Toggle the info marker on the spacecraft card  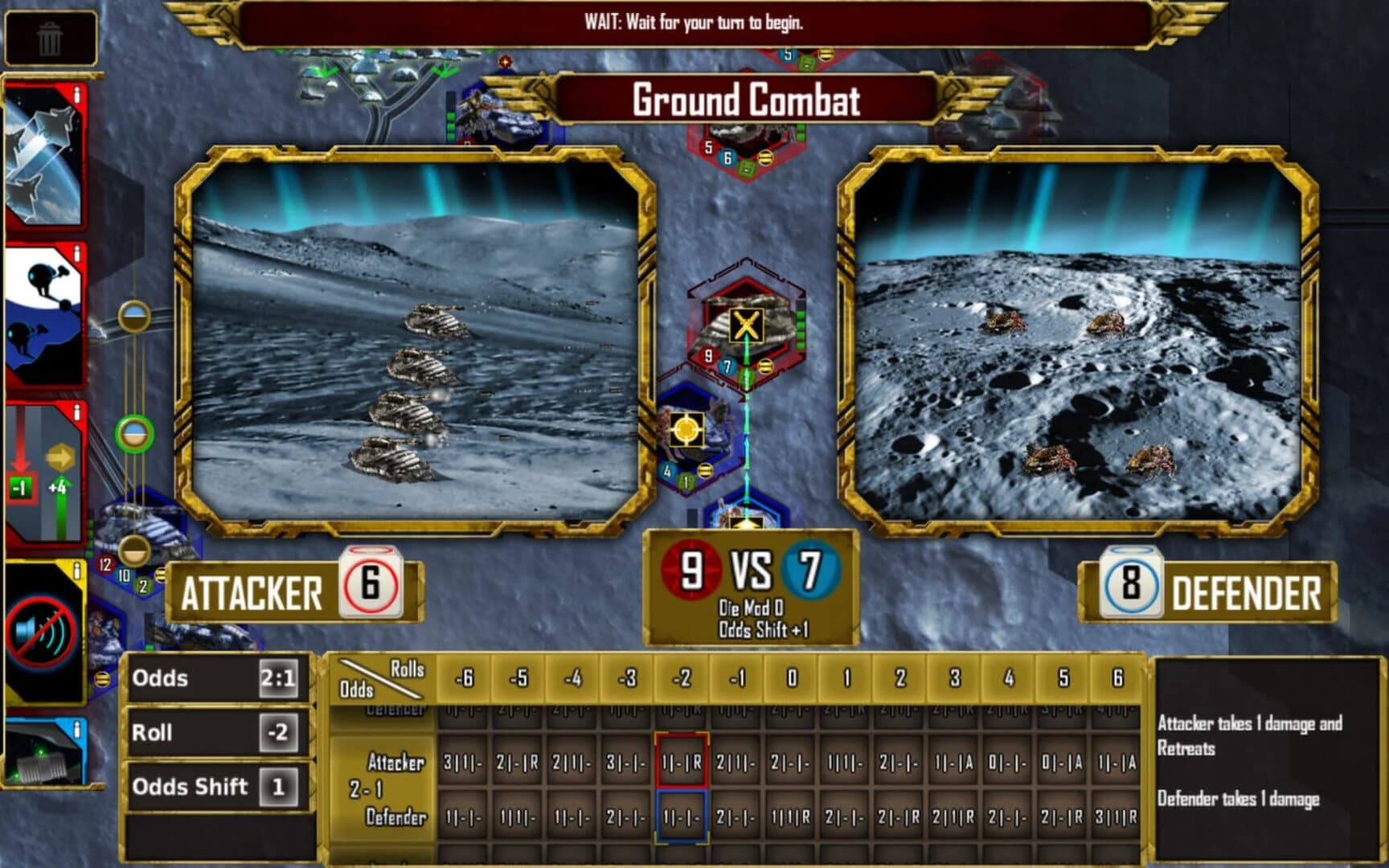(76, 95)
